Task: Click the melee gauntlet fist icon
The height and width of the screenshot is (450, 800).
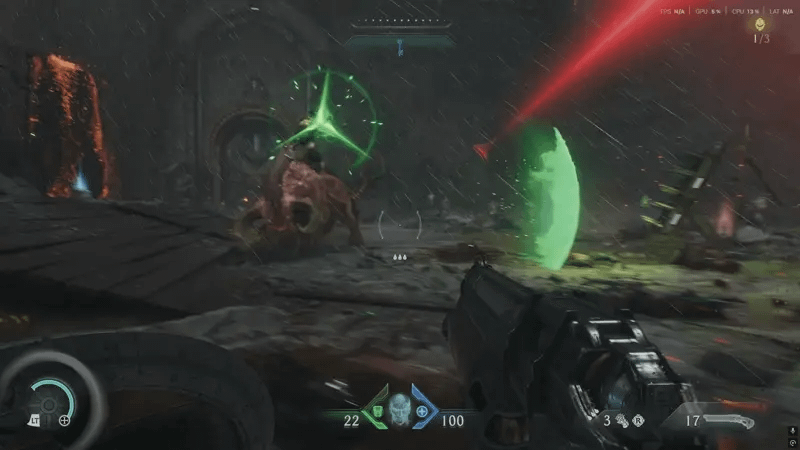Action: (623, 421)
